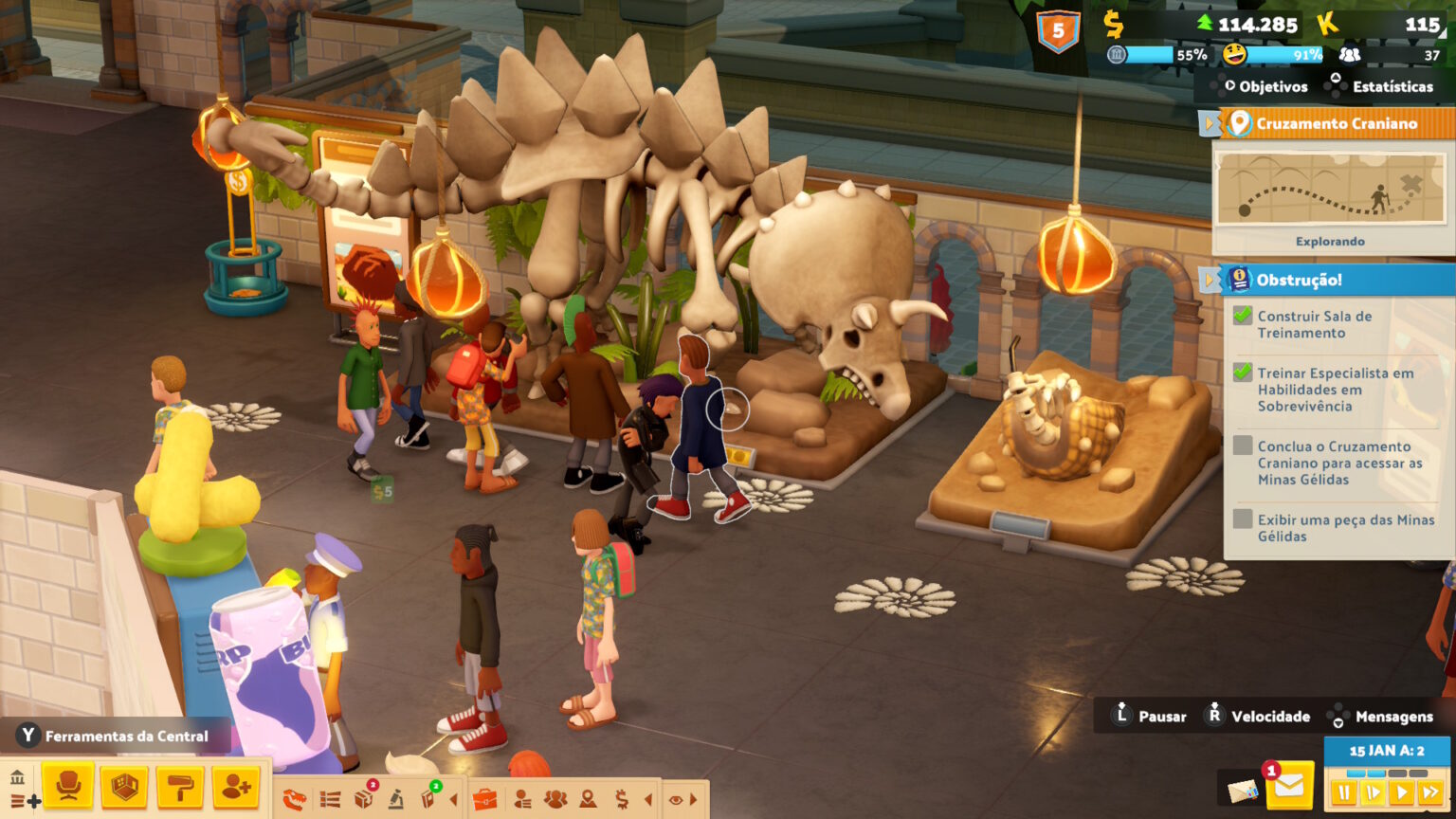Image resolution: width=1456 pixels, height=819 pixels.
Task: Collapse the Cruzamento Craniano expedition panel
Action: (1209, 123)
